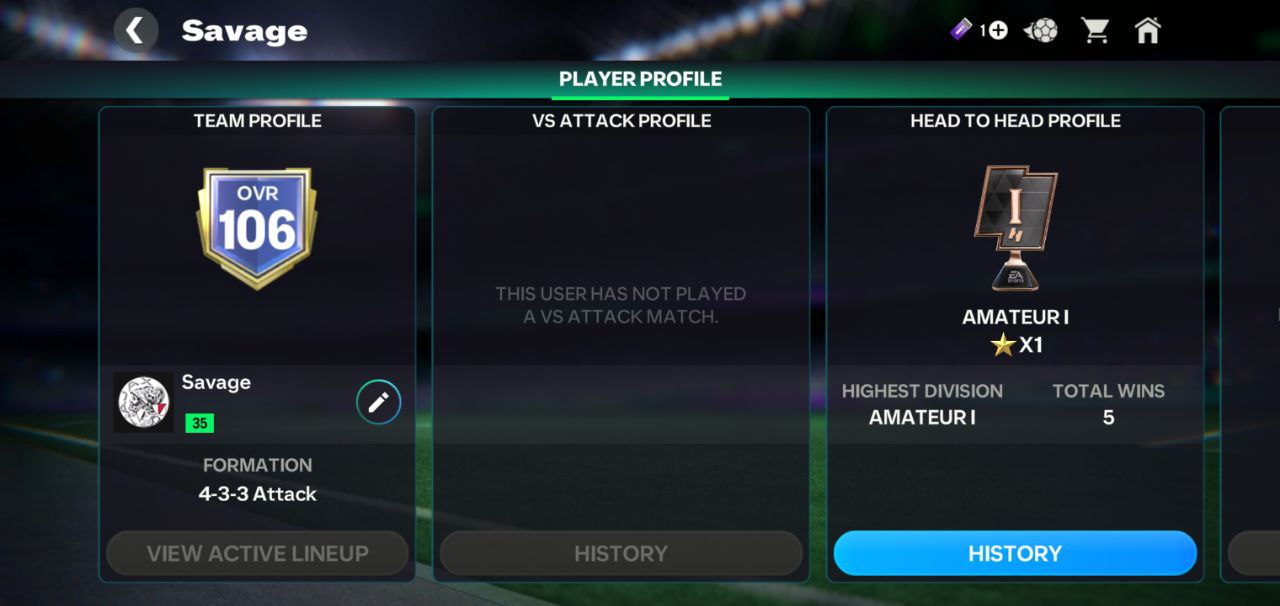Open the VS Attack History button
1280x606 pixels.
click(x=620, y=553)
